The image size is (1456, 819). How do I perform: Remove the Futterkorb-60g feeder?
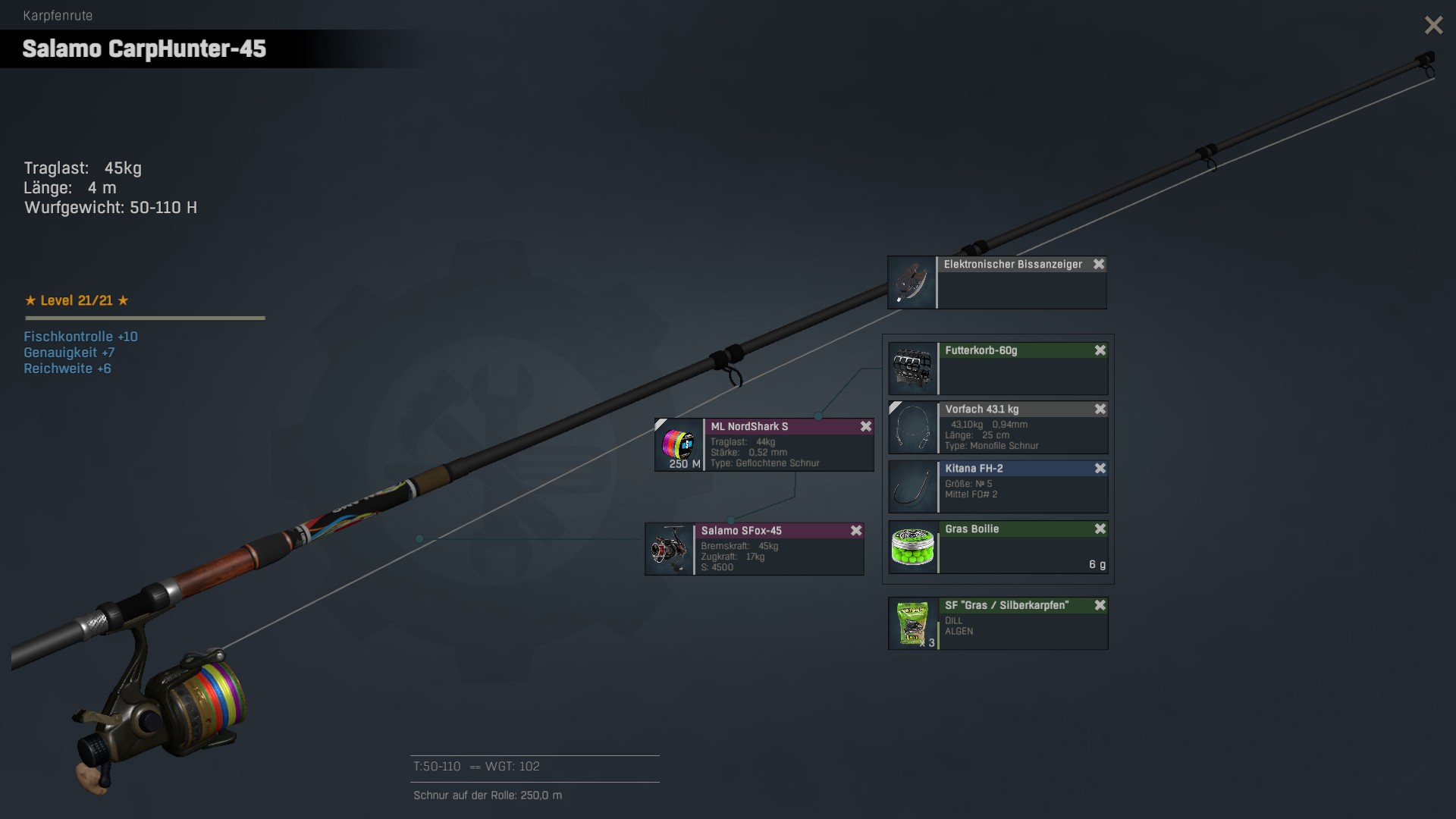click(x=1100, y=350)
